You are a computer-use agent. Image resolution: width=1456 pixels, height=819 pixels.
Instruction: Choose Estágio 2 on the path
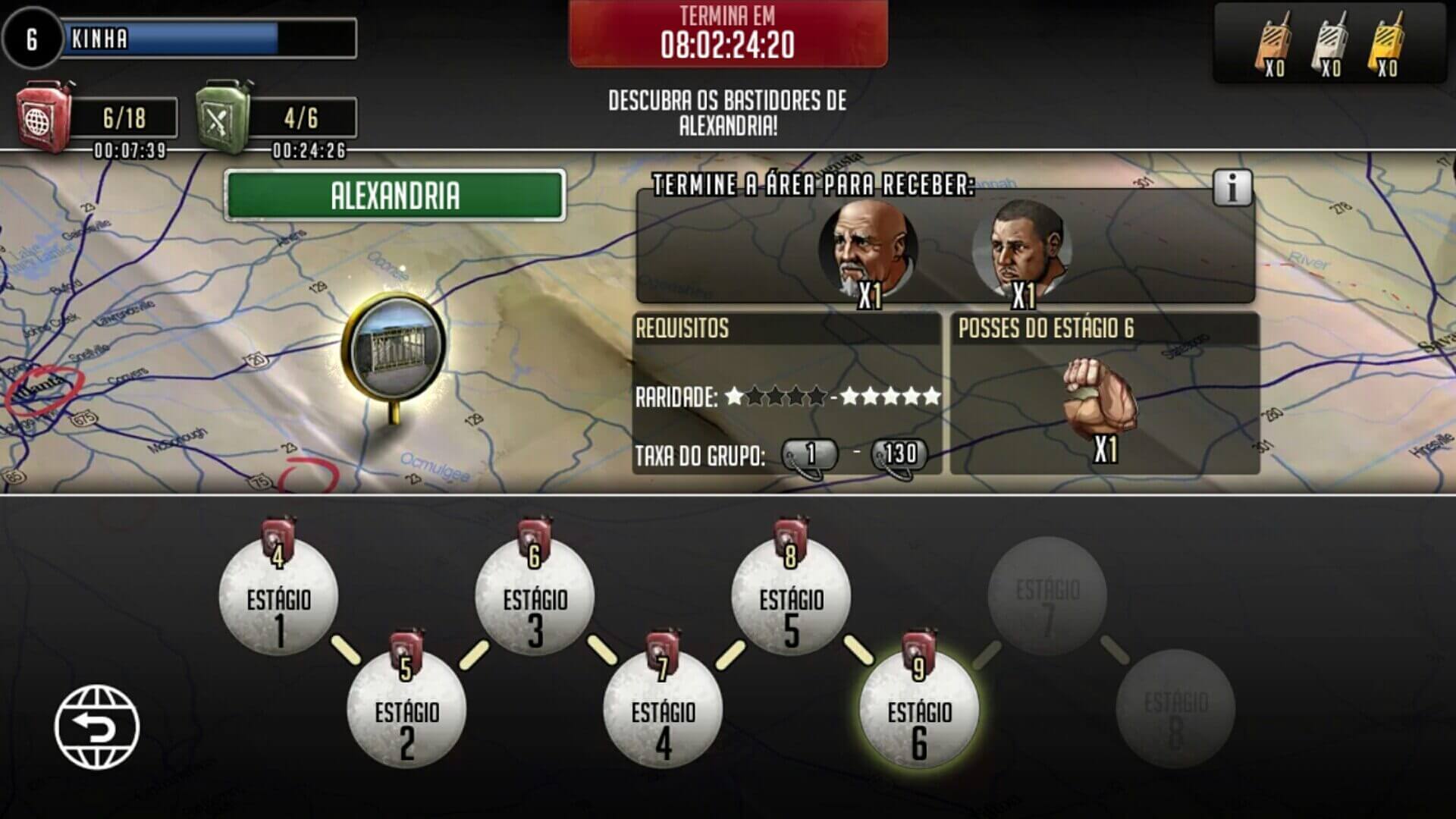point(406,709)
